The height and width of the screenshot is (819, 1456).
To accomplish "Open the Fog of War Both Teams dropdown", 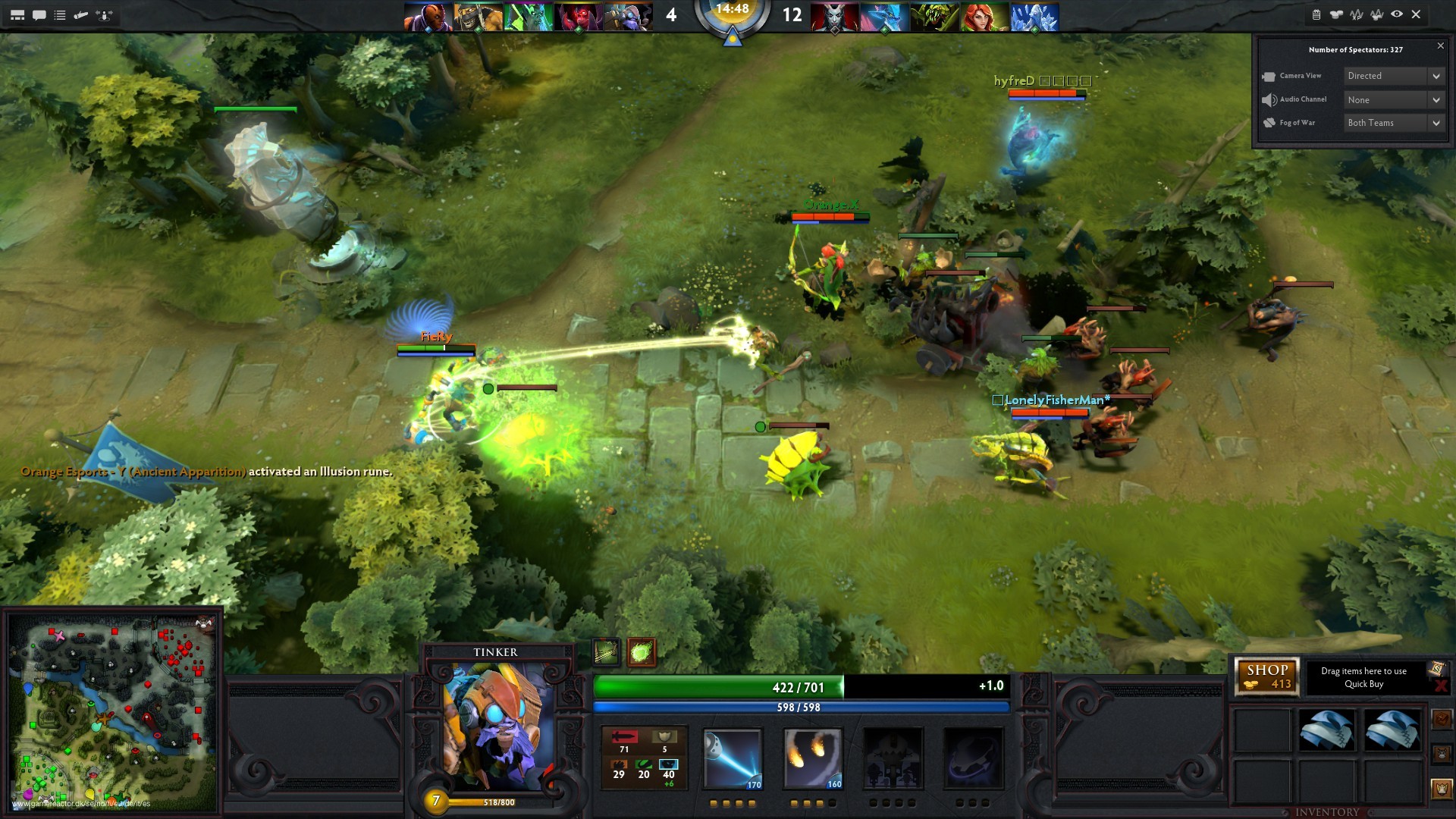I will tap(1394, 122).
